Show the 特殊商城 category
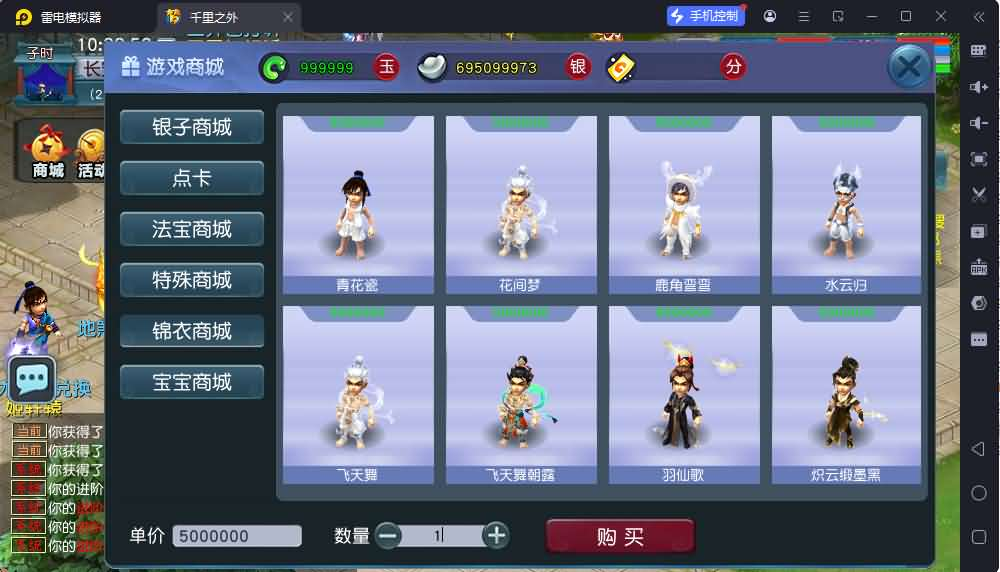The image size is (1000, 572). pyautogui.click(x=192, y=280)
